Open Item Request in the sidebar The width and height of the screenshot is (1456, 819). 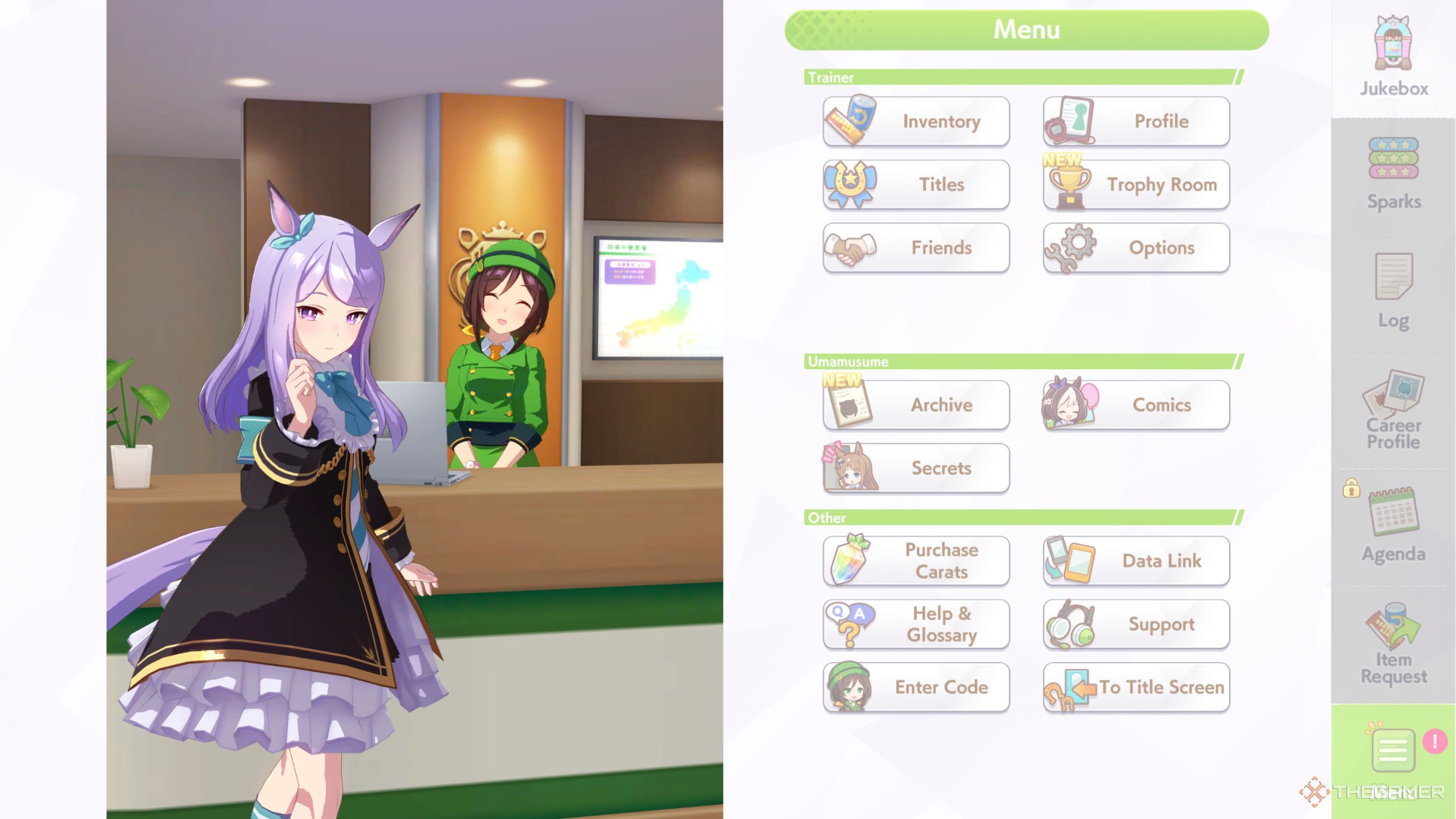click(x=1393, y=644)
